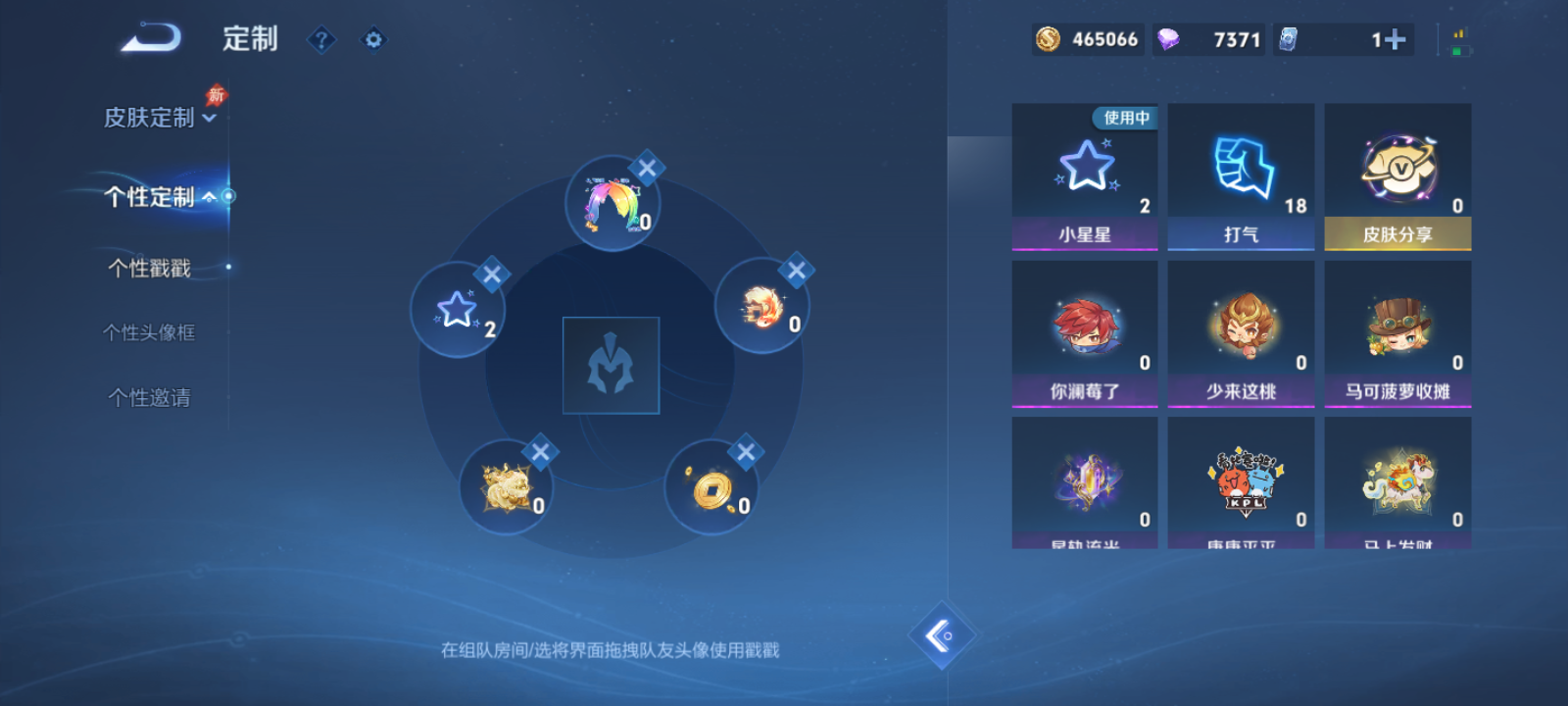Collapse the 个性定制 section

click(155, 196)
